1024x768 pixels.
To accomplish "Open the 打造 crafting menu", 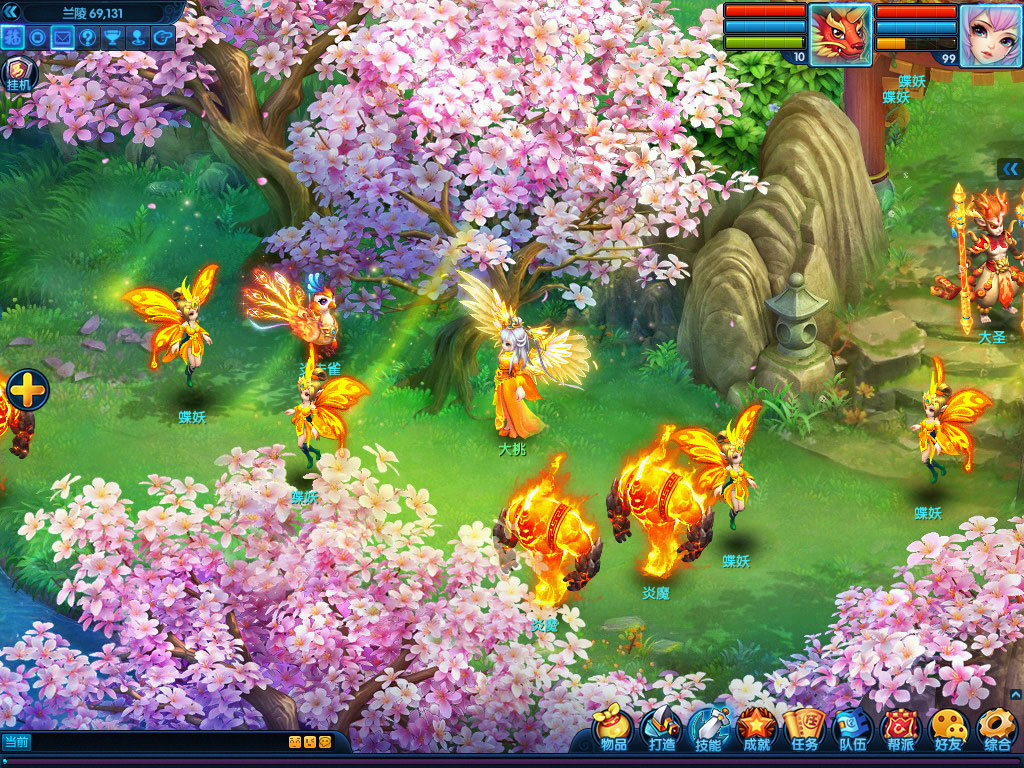I will click(661, 729).
